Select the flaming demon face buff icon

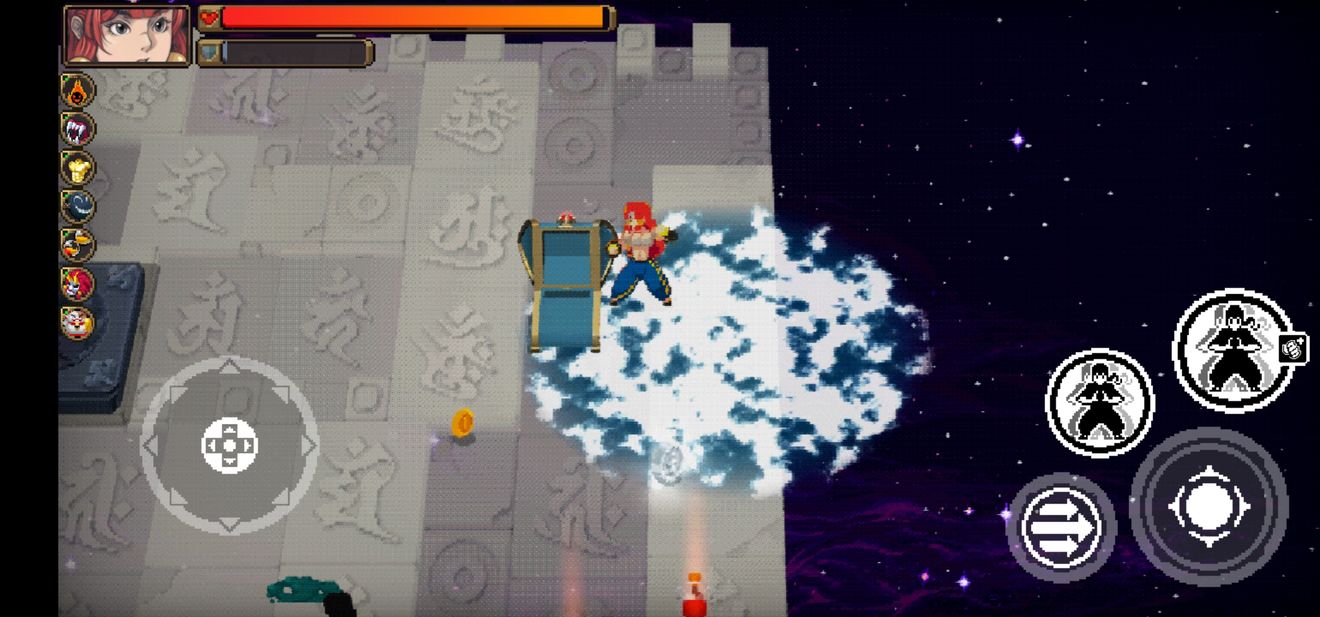click(x=78, y=91)
